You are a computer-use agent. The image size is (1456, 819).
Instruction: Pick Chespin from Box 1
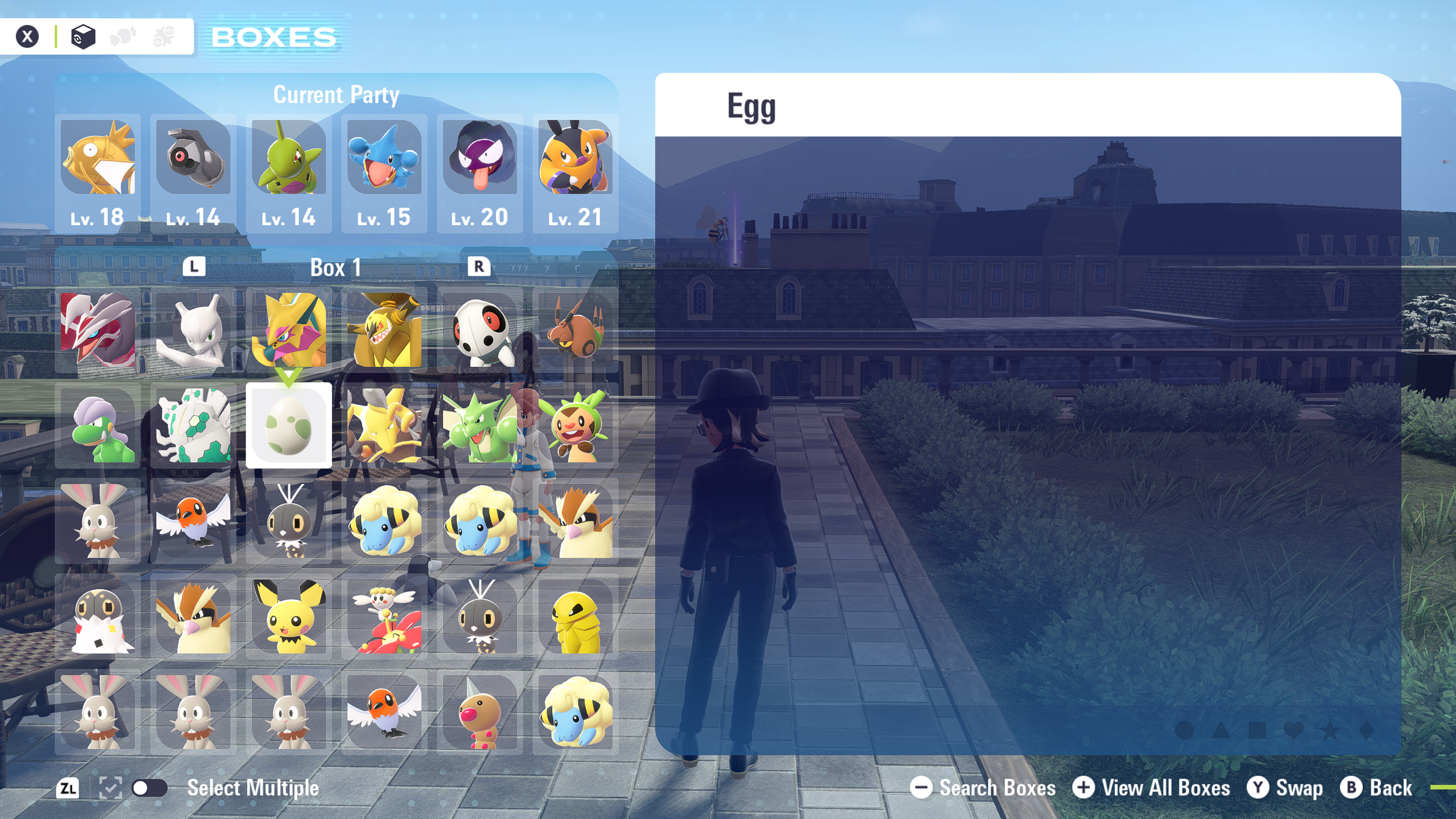pos(575,425)
